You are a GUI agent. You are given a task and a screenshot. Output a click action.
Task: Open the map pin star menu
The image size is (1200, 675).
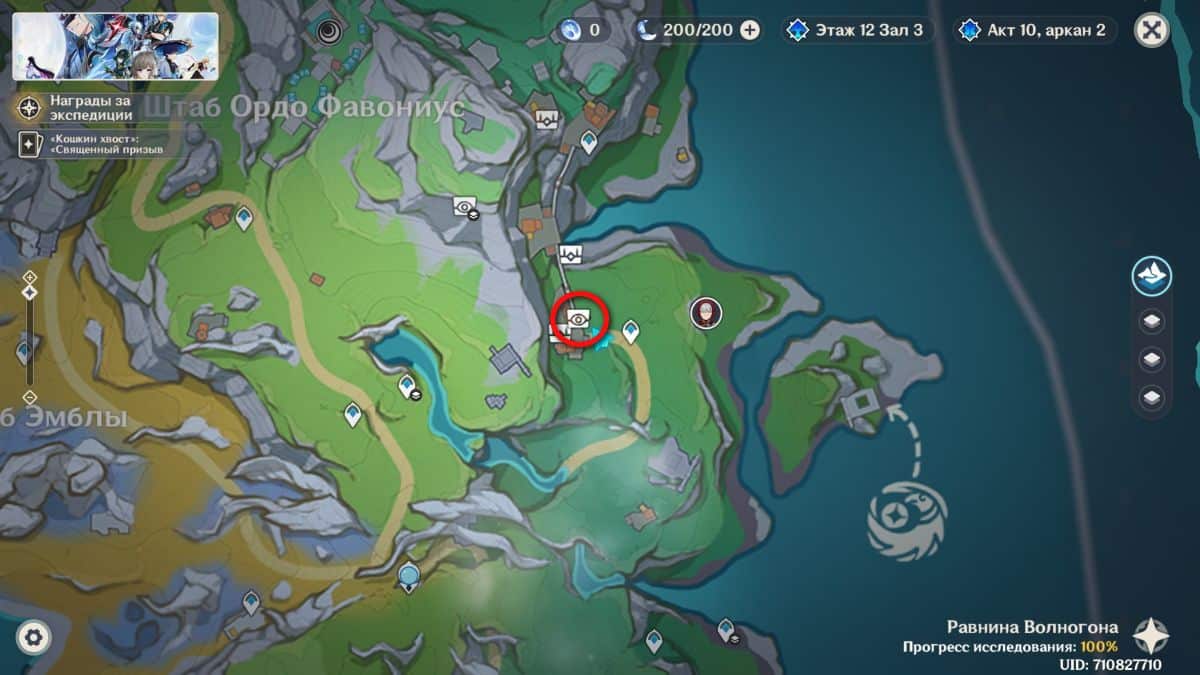[1151, 636]
